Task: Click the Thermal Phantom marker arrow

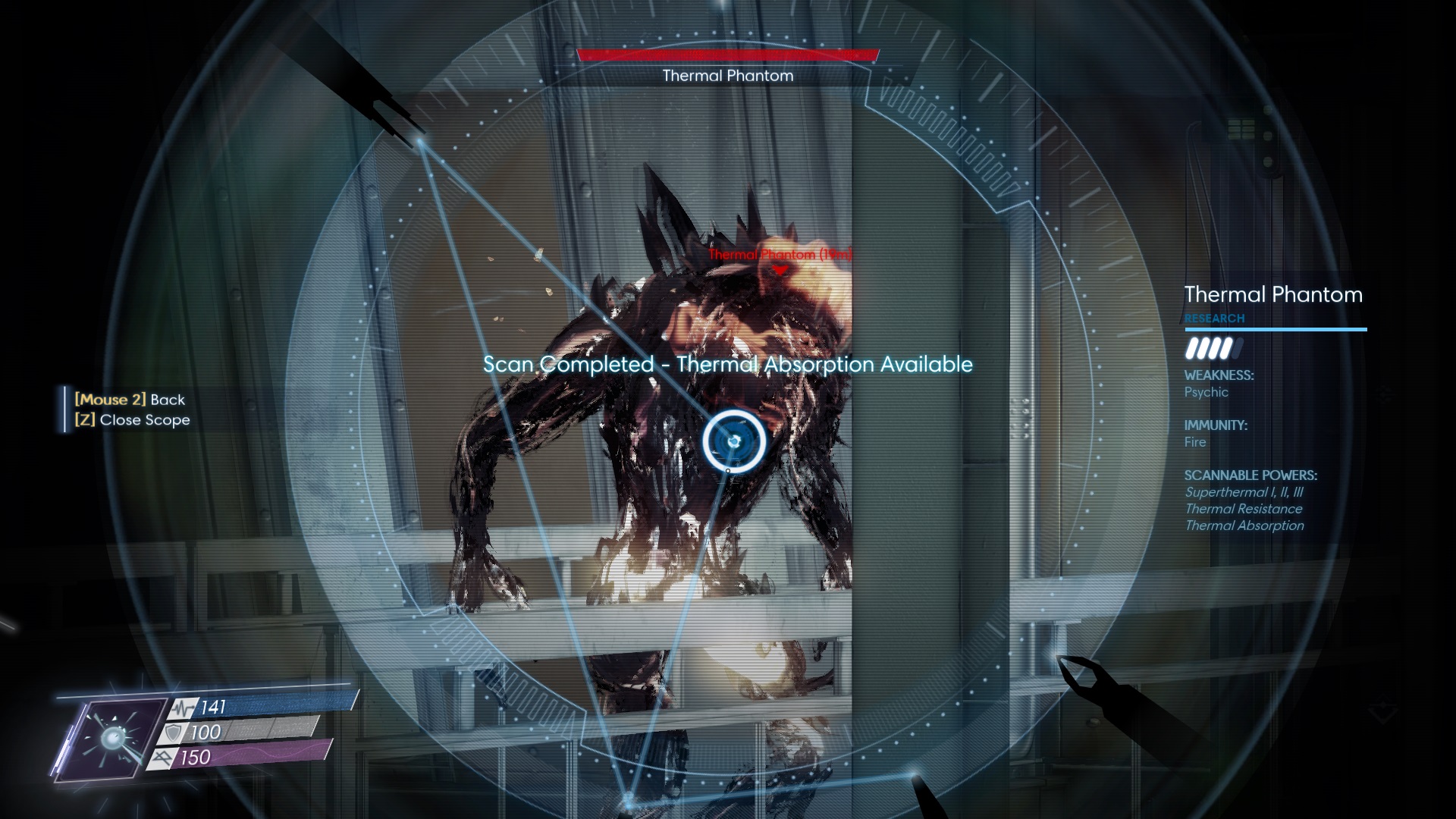Action: [x=778, y=268]
